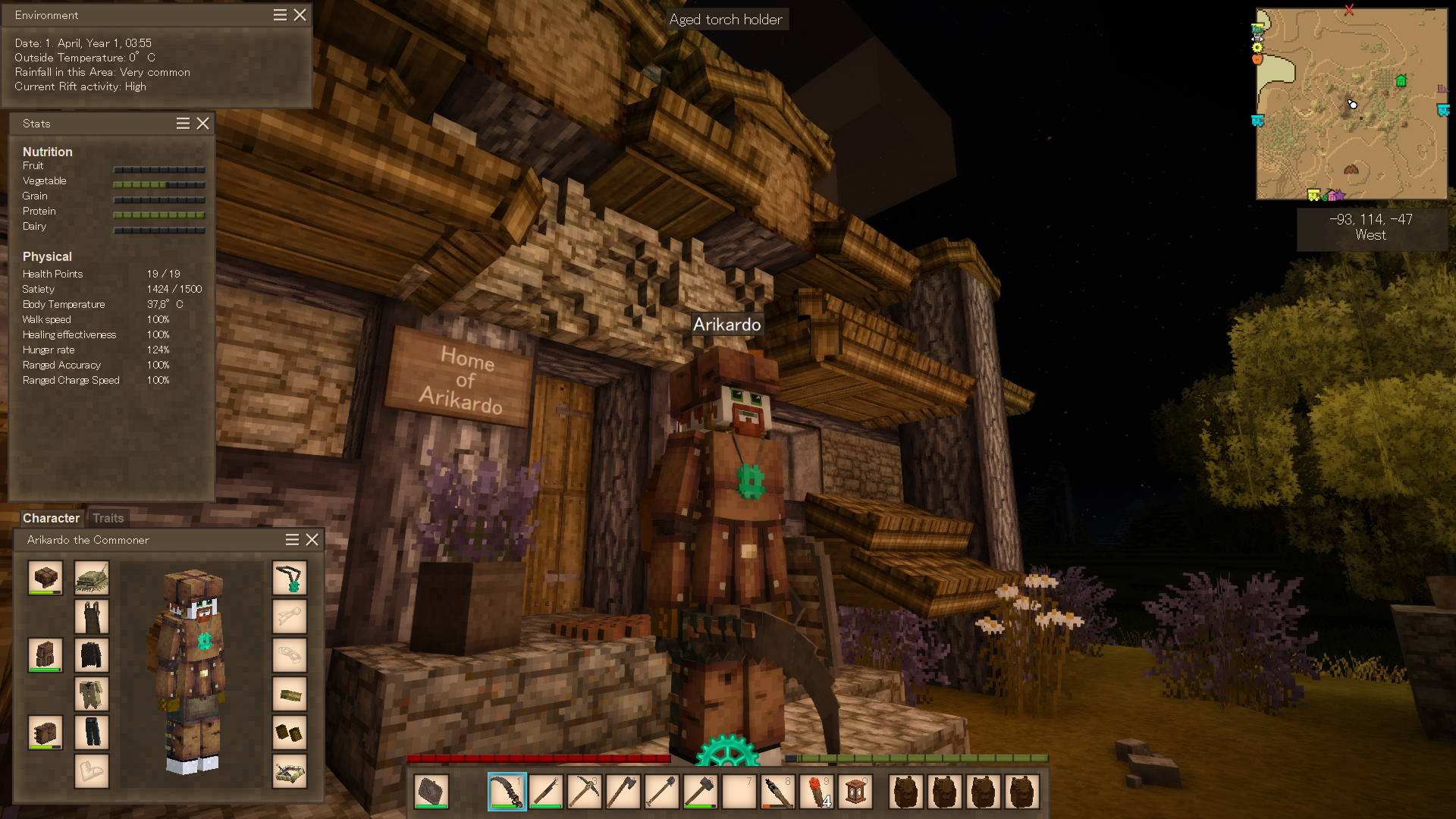
Task: Select the Character tab
Action: click(x=51, y=518)
